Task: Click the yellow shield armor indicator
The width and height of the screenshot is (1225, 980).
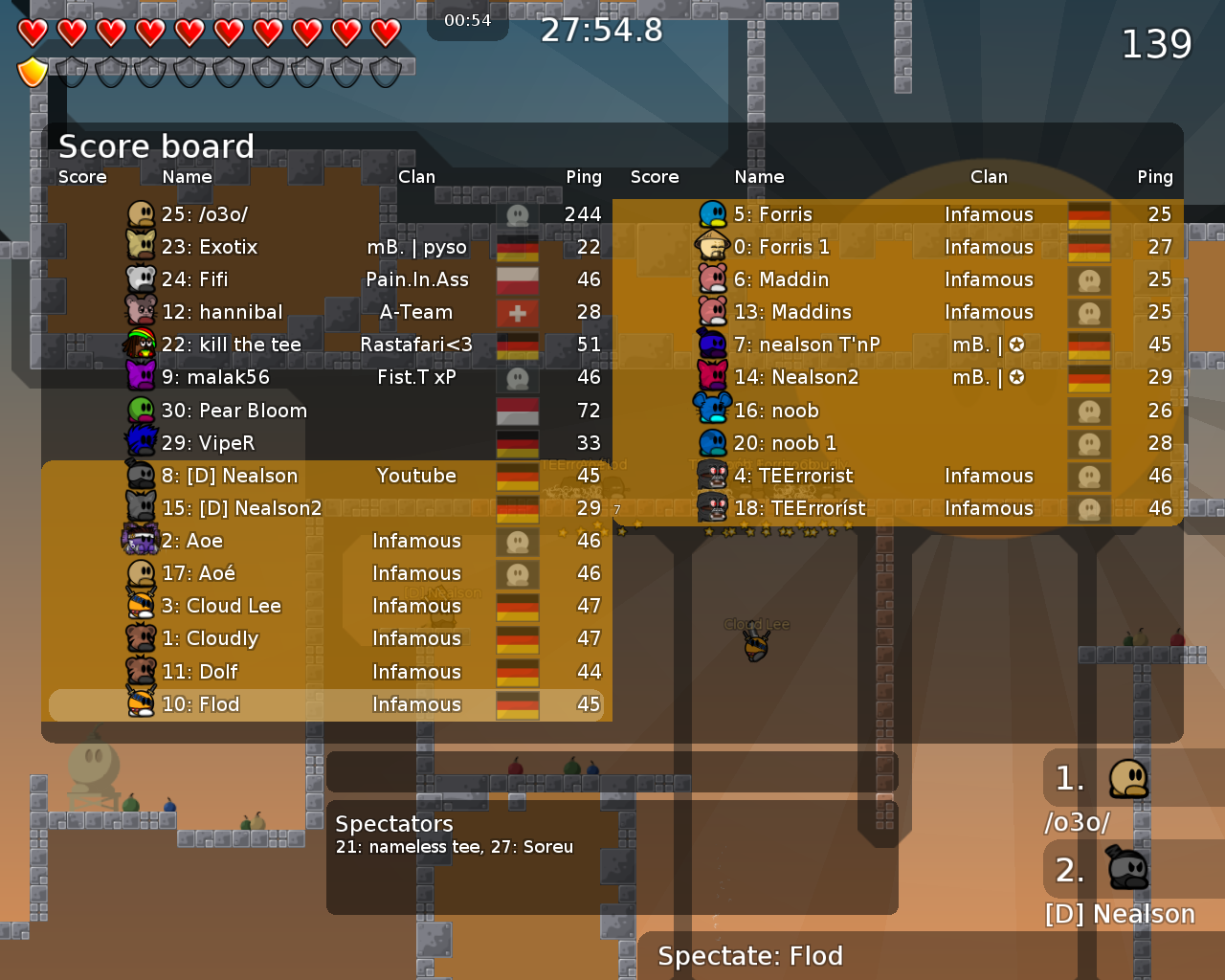Action: point(32,72)
